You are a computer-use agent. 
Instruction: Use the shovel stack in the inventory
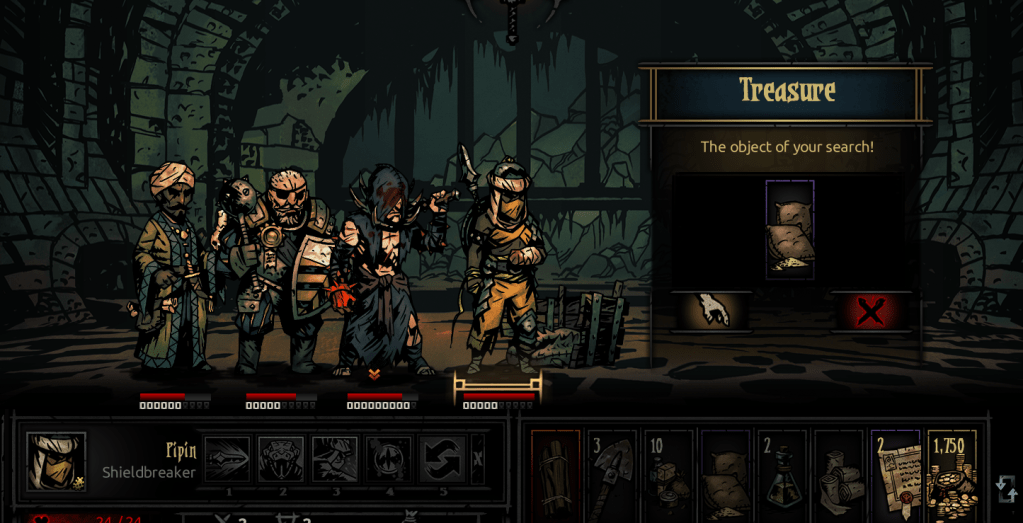click(x=612, y=477)
